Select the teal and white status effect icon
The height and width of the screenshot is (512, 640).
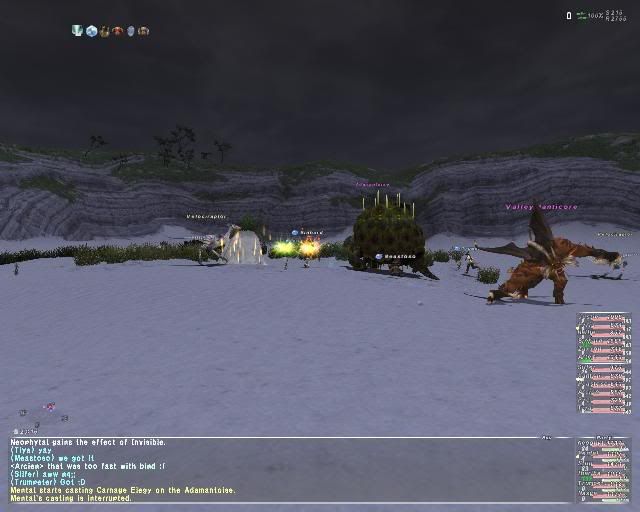(77, 31)
